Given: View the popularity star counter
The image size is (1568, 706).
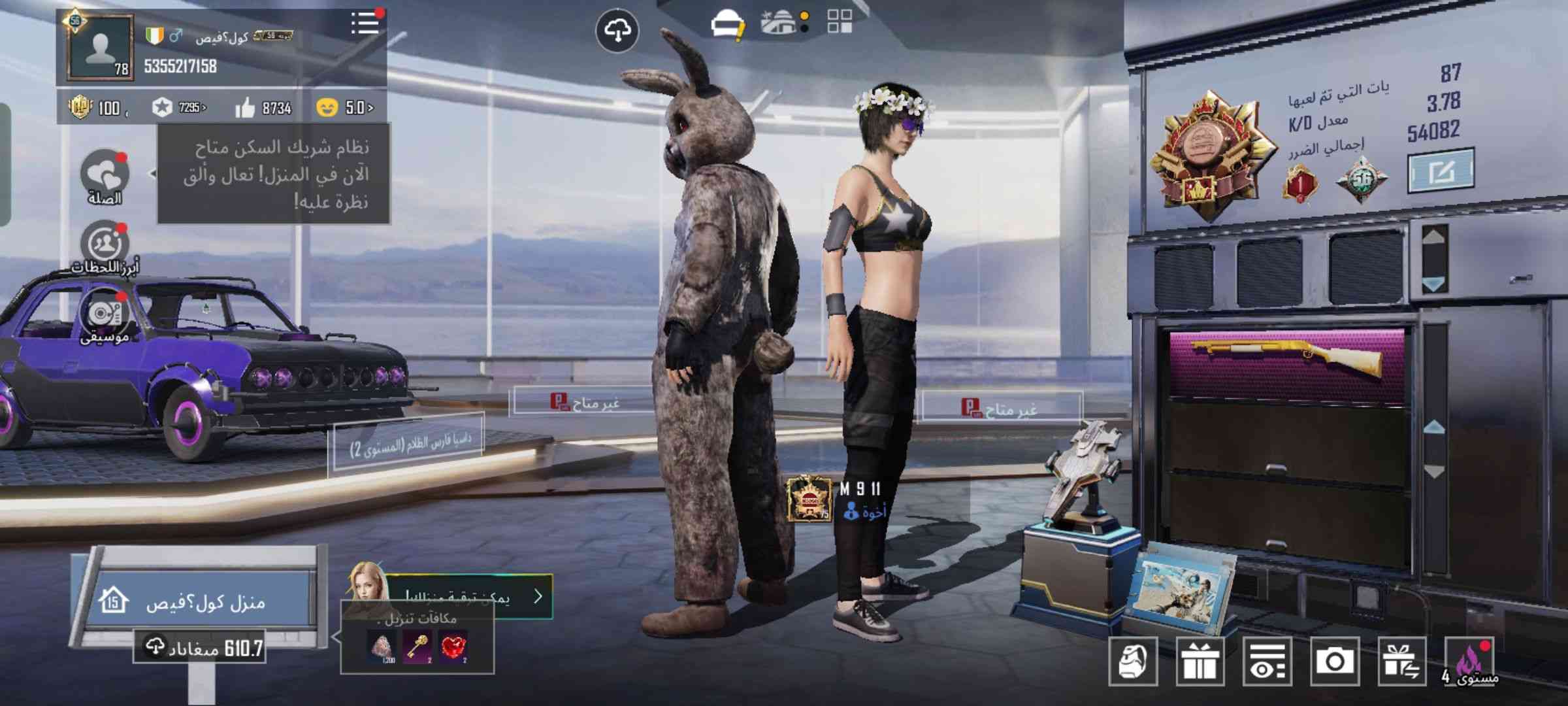Looking at the screenshot, I should 178,108.
